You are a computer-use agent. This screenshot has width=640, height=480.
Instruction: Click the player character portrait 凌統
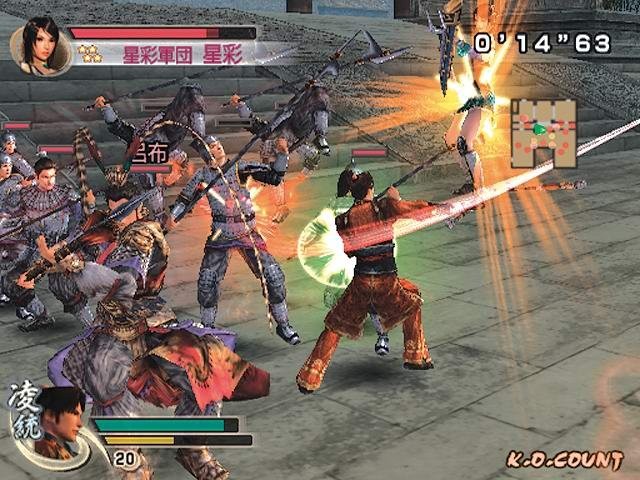coord(59,418)
